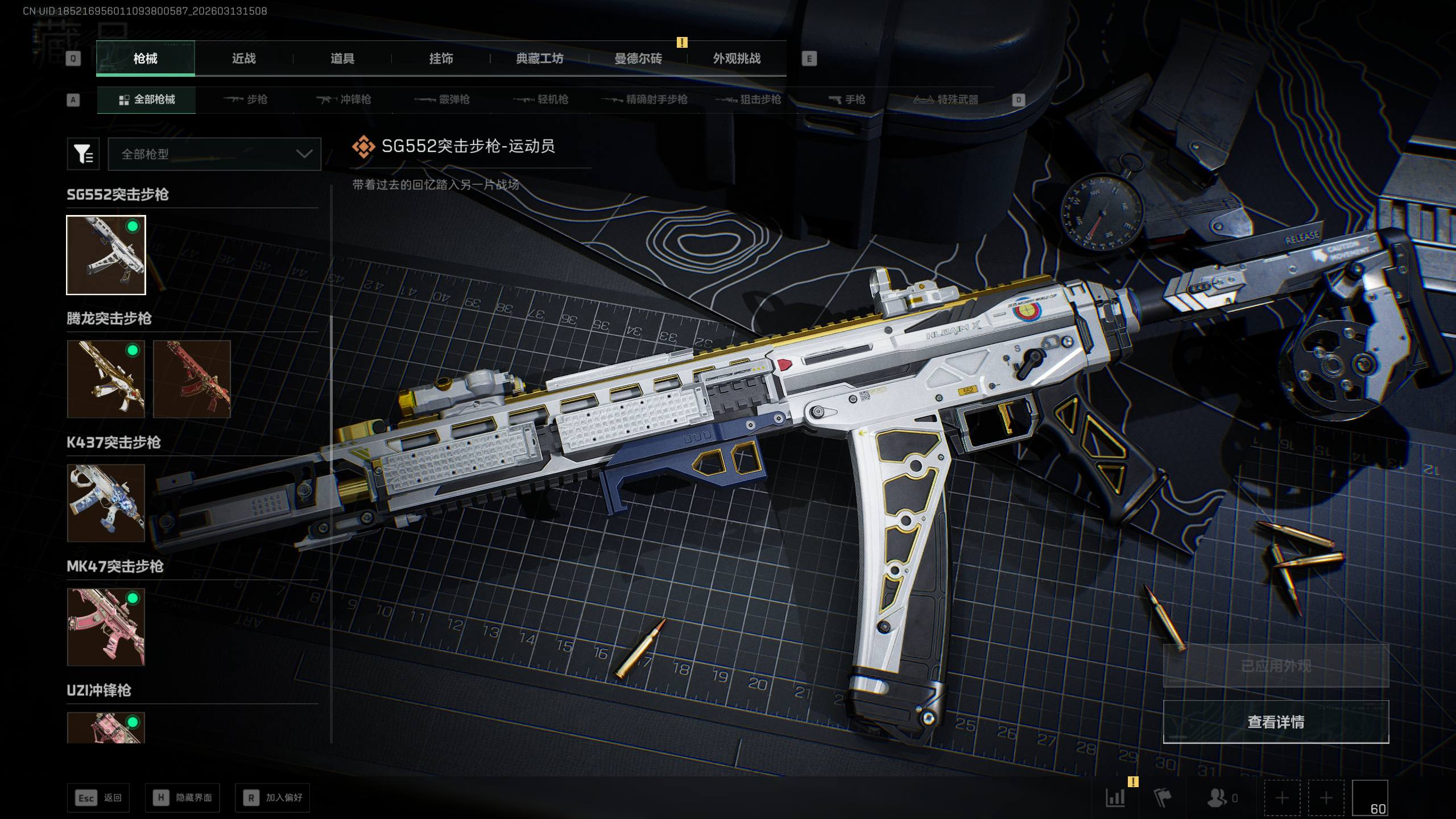Pick the pink MK47 skin thumbnail
Viewport: 1456px width, 819px height.
coord(106,627)
